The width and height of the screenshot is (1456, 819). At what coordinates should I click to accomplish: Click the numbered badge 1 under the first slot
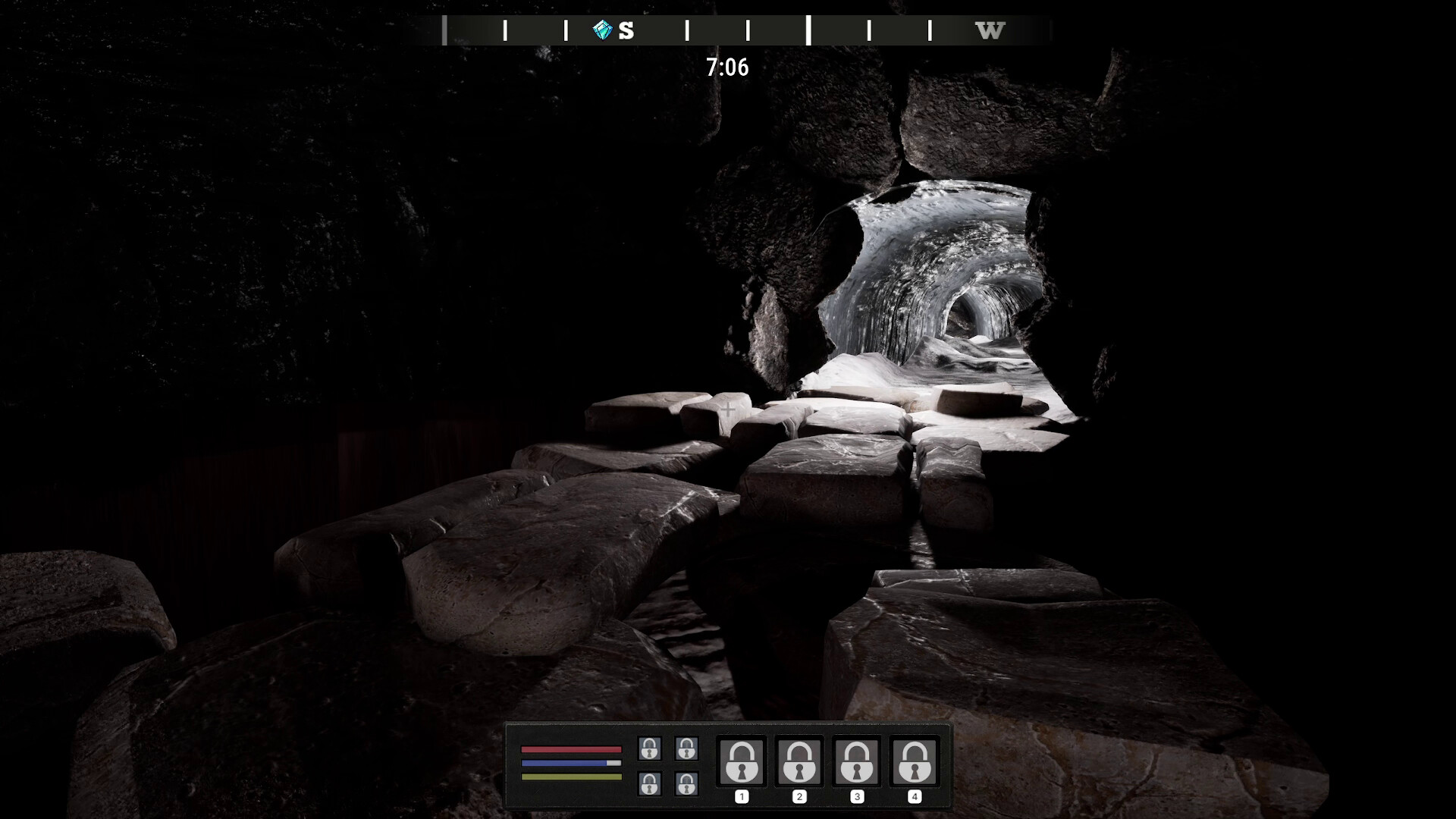(x=742, y=795)
